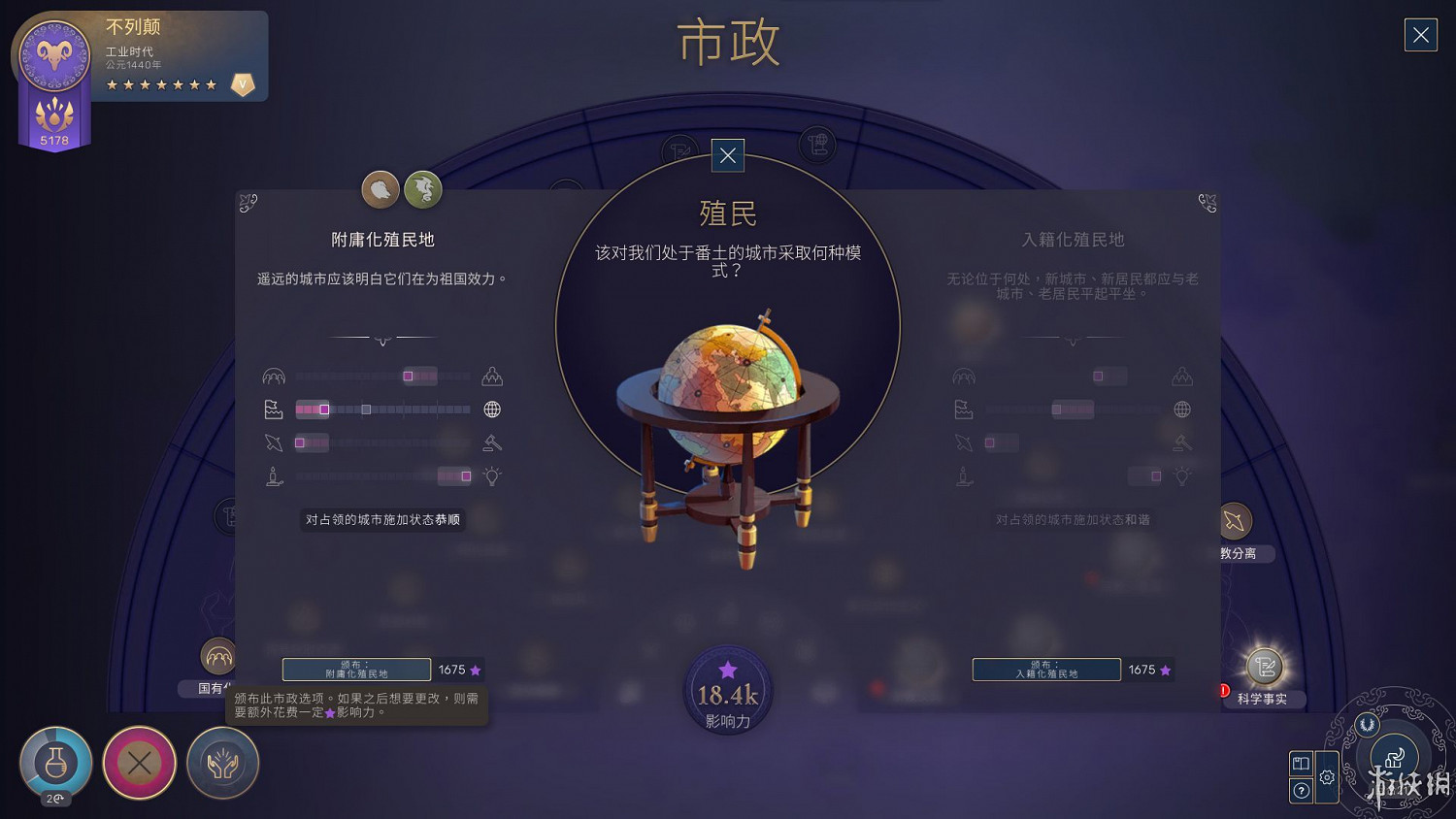Click the ideology slider marker next to the lightbulb
1456x819 pixels.
tap(467, 475)
